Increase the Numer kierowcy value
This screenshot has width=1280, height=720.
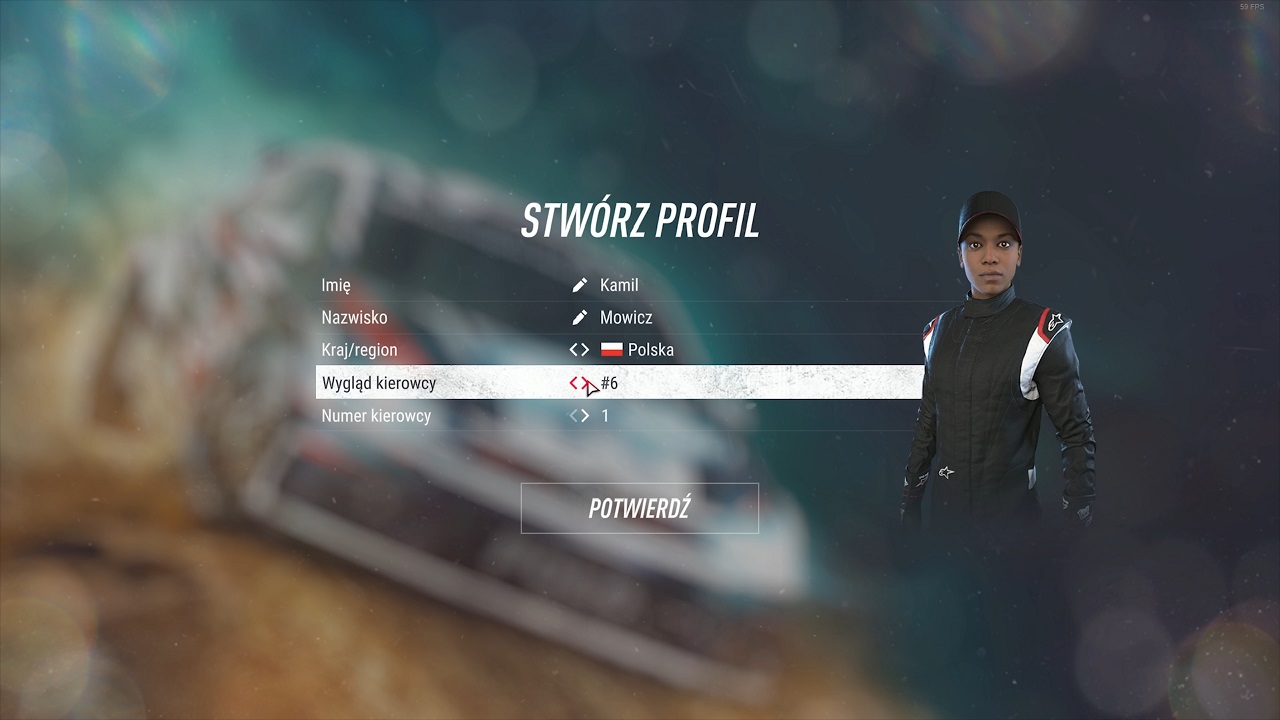point(585,416)
